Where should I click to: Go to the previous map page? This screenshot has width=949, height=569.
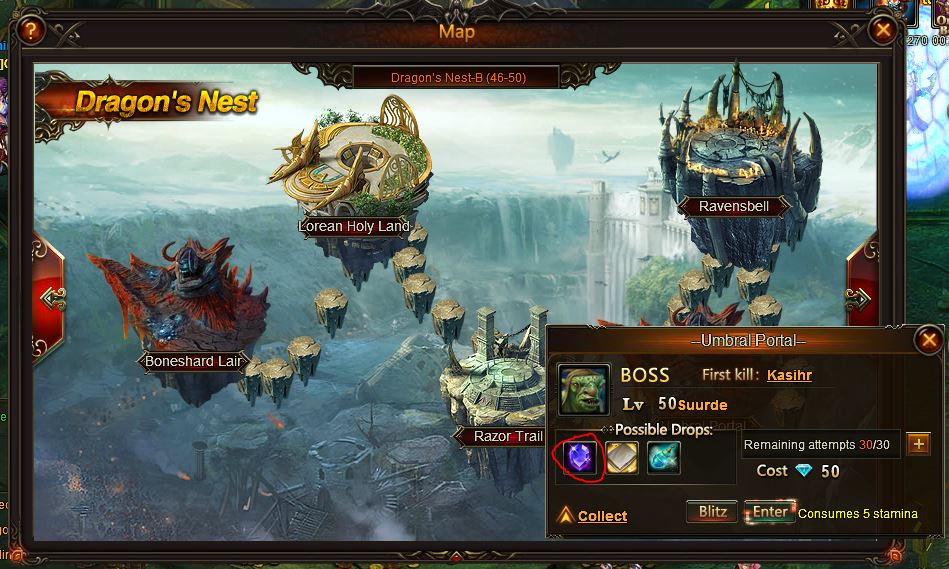(48, 297)
